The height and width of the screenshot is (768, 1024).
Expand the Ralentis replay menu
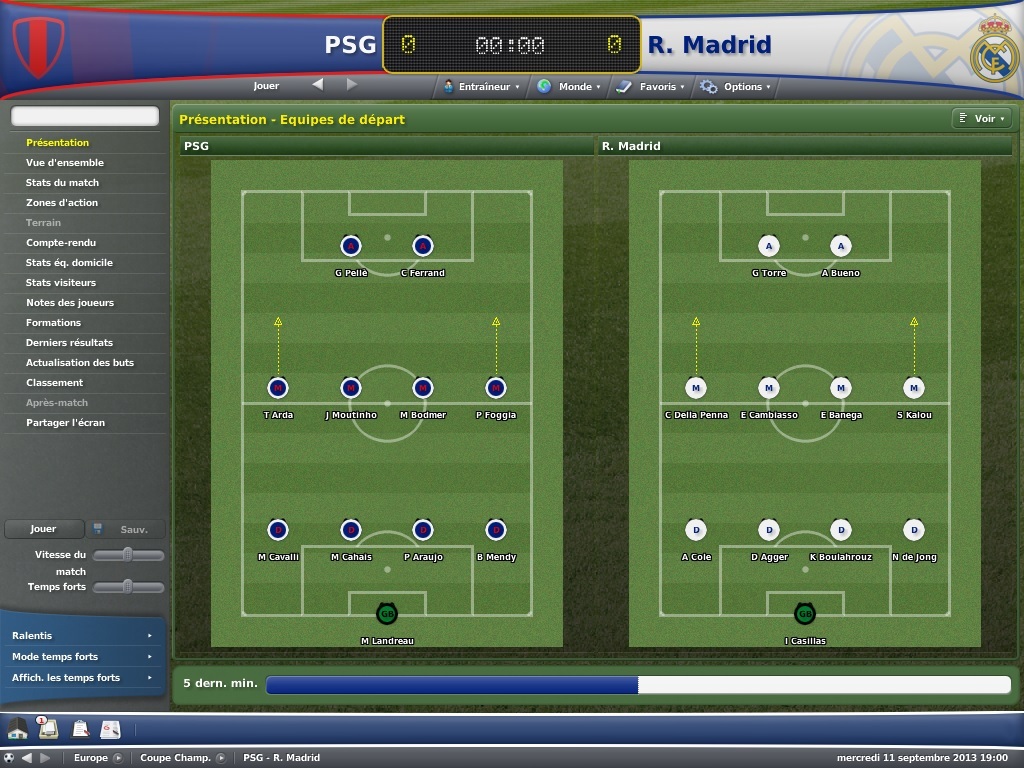pos(82,636)
